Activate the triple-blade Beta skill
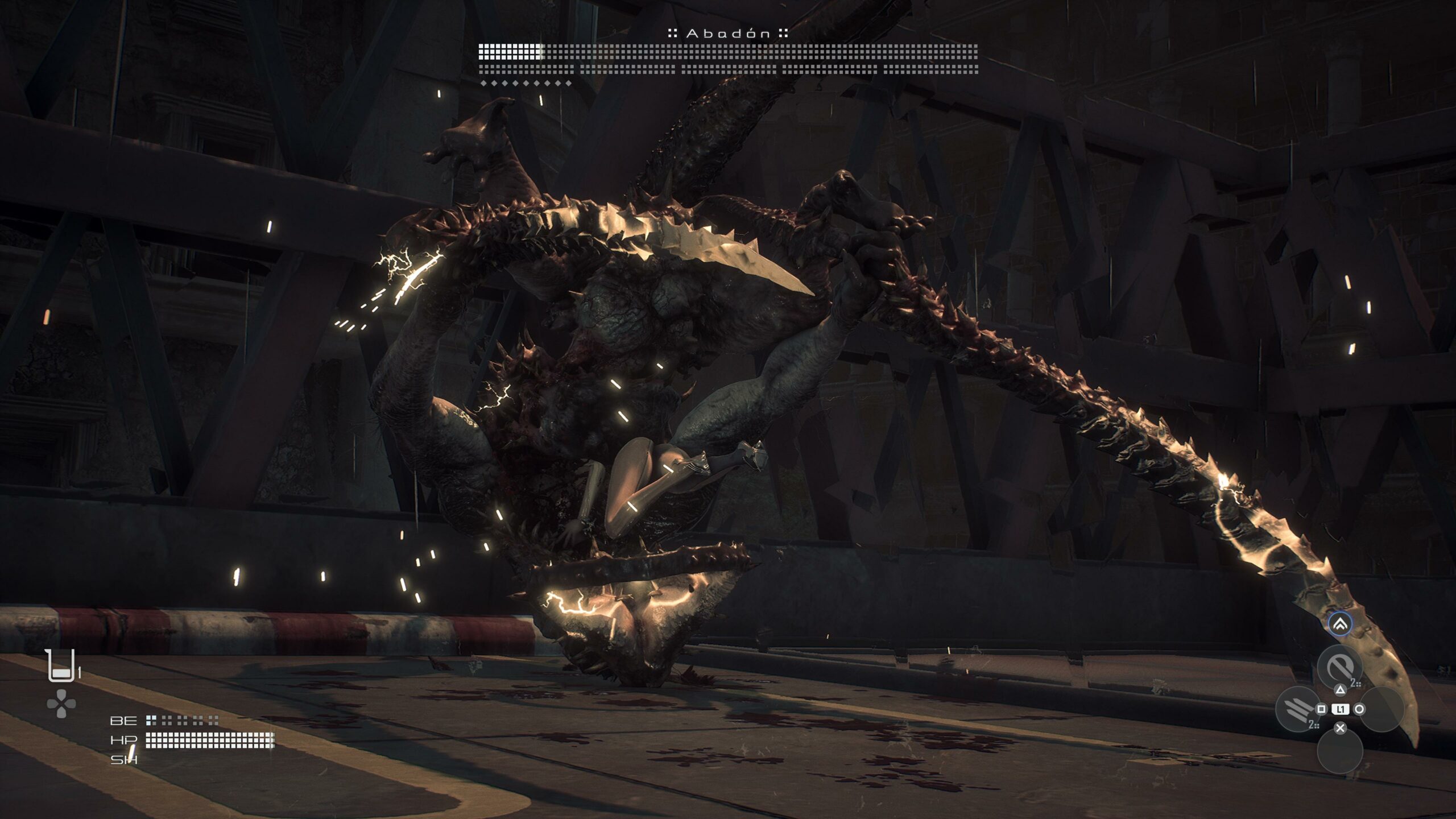Viewport: 1456px width, 819px height. [1297, 709]
